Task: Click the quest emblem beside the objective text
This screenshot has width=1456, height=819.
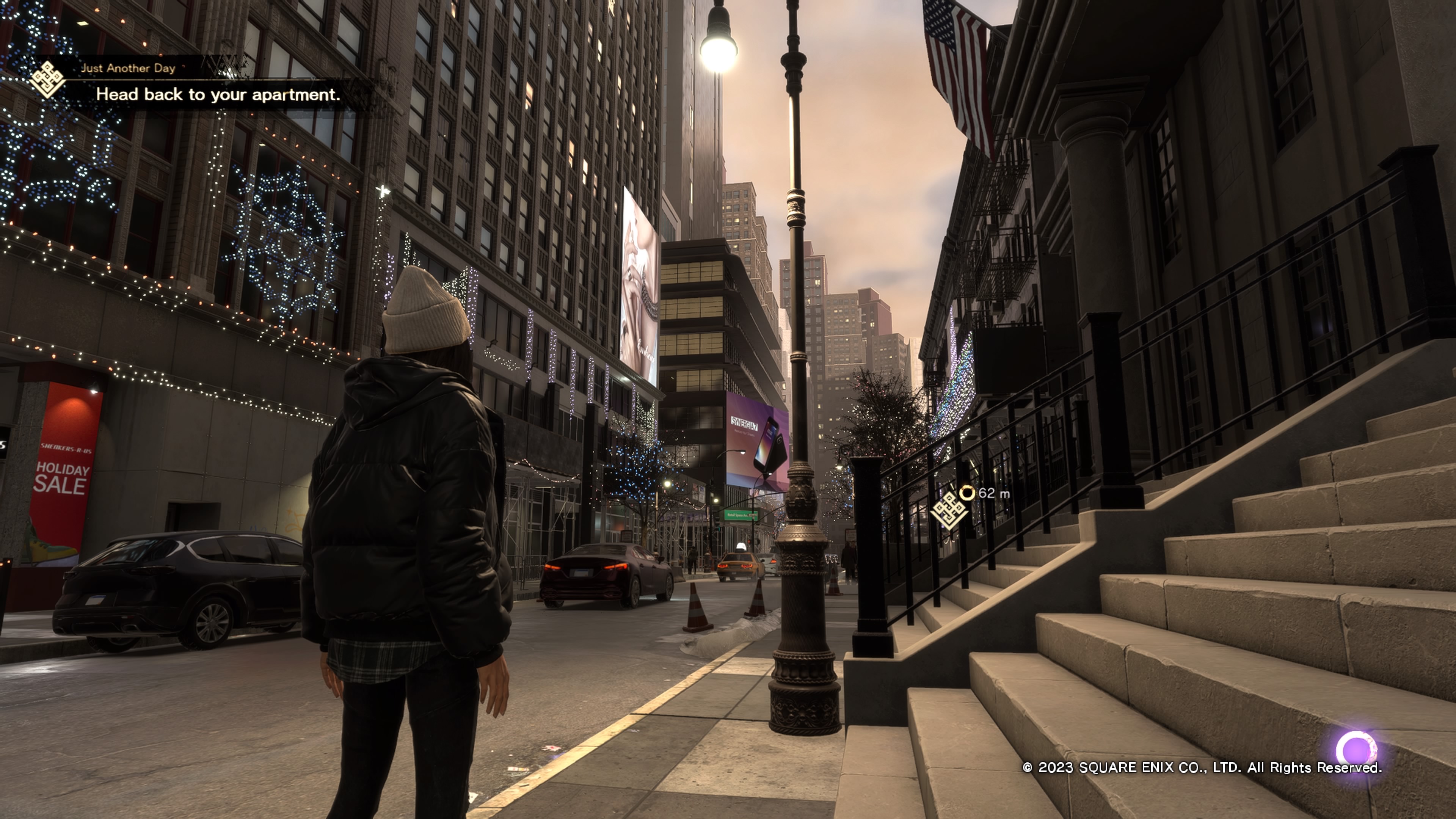Action: click(47, 80)
